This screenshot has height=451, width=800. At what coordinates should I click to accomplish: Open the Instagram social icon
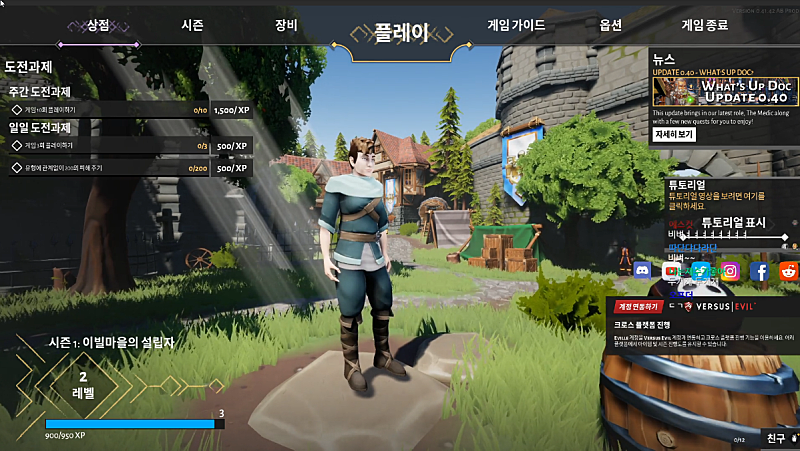[x=730, y=270]
